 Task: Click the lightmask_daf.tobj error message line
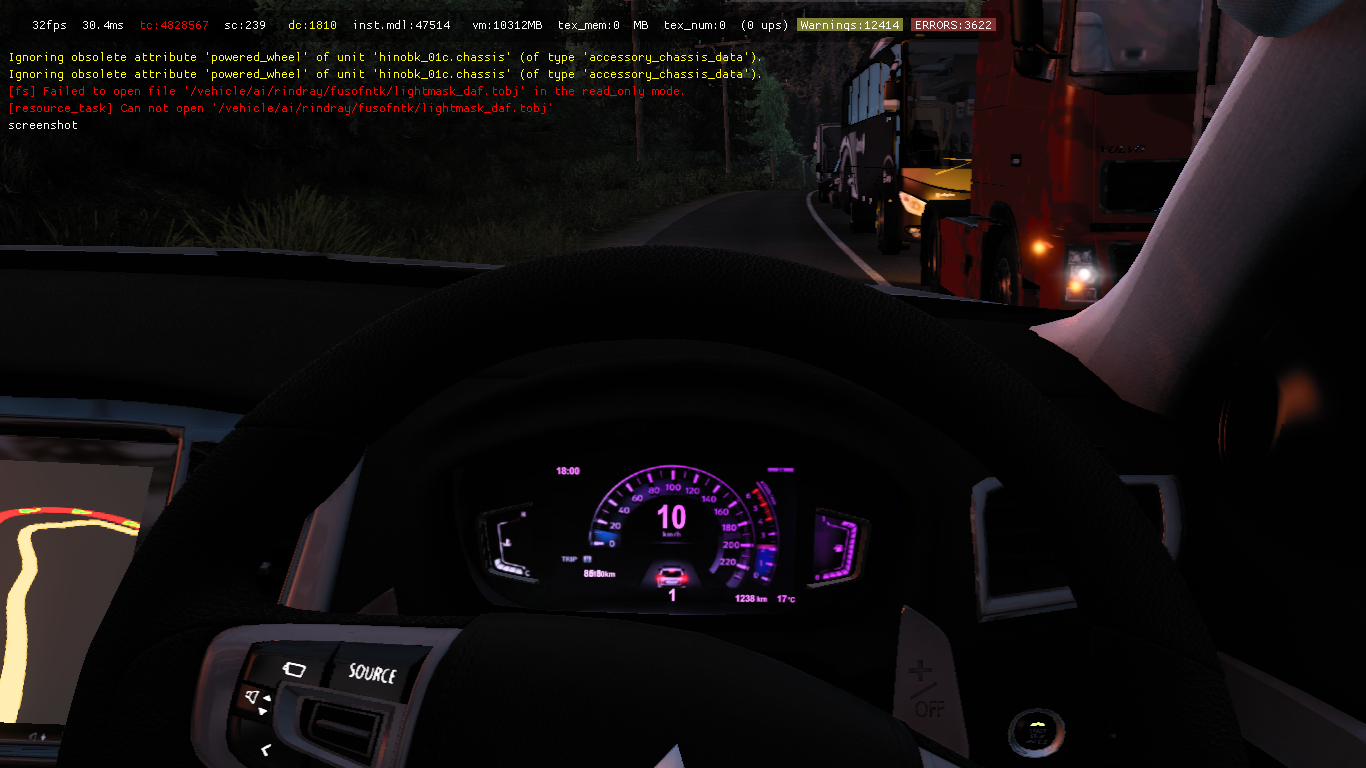click(x=345, y=91)
